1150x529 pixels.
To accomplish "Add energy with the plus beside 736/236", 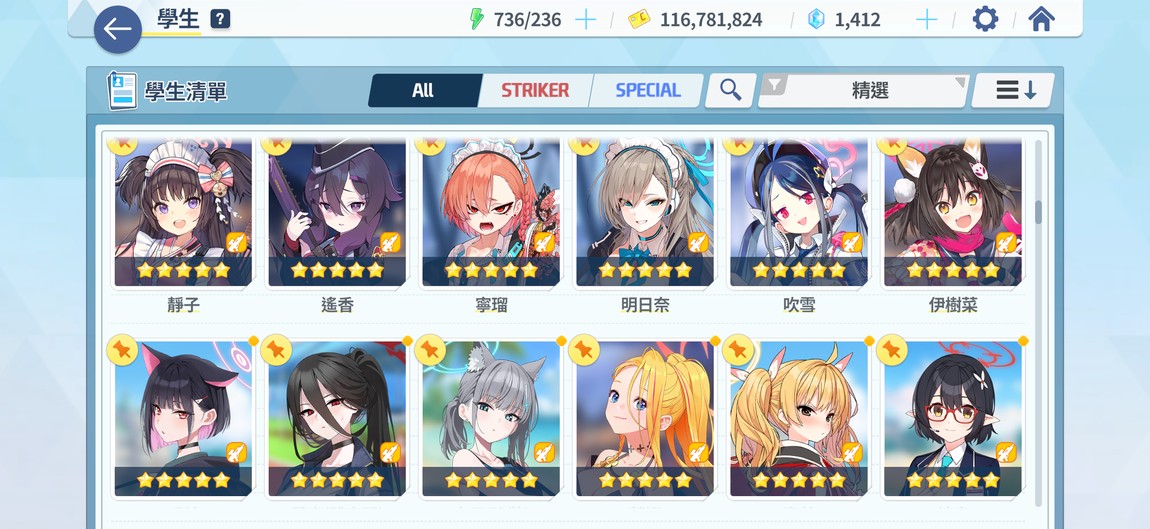I will (586, 20).
